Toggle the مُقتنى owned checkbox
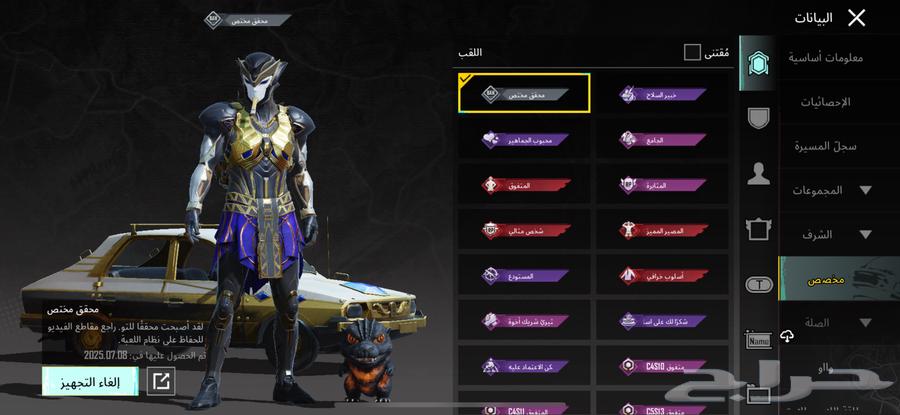 [x=692, y=52]
